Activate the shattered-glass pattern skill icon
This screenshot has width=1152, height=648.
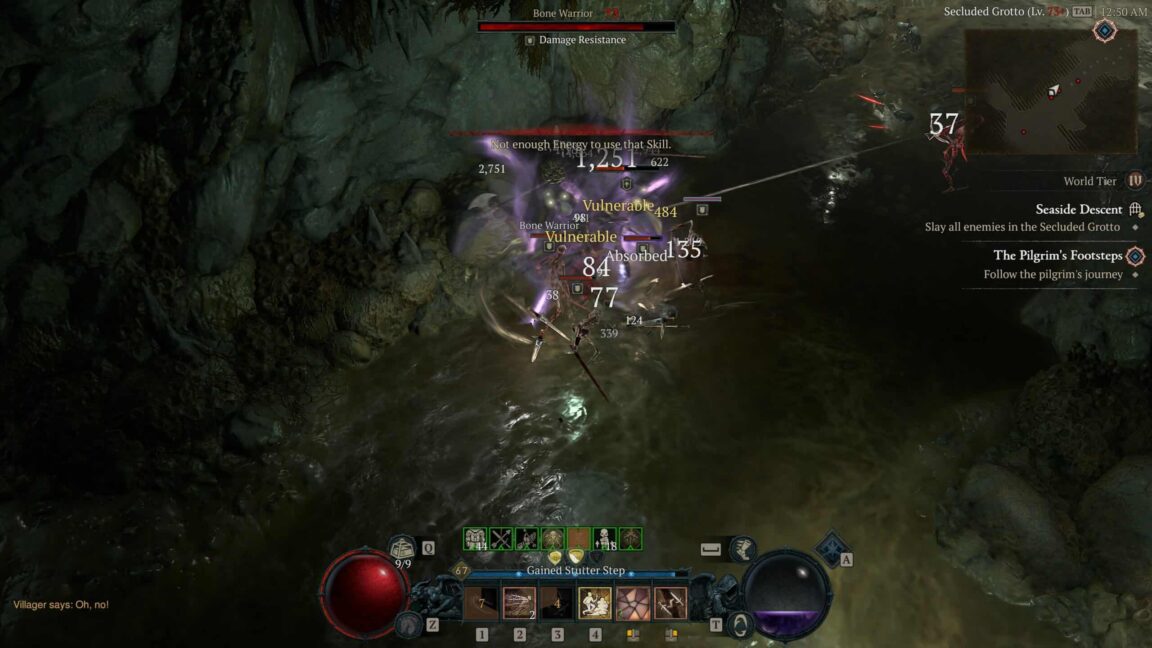pos(633,603)
